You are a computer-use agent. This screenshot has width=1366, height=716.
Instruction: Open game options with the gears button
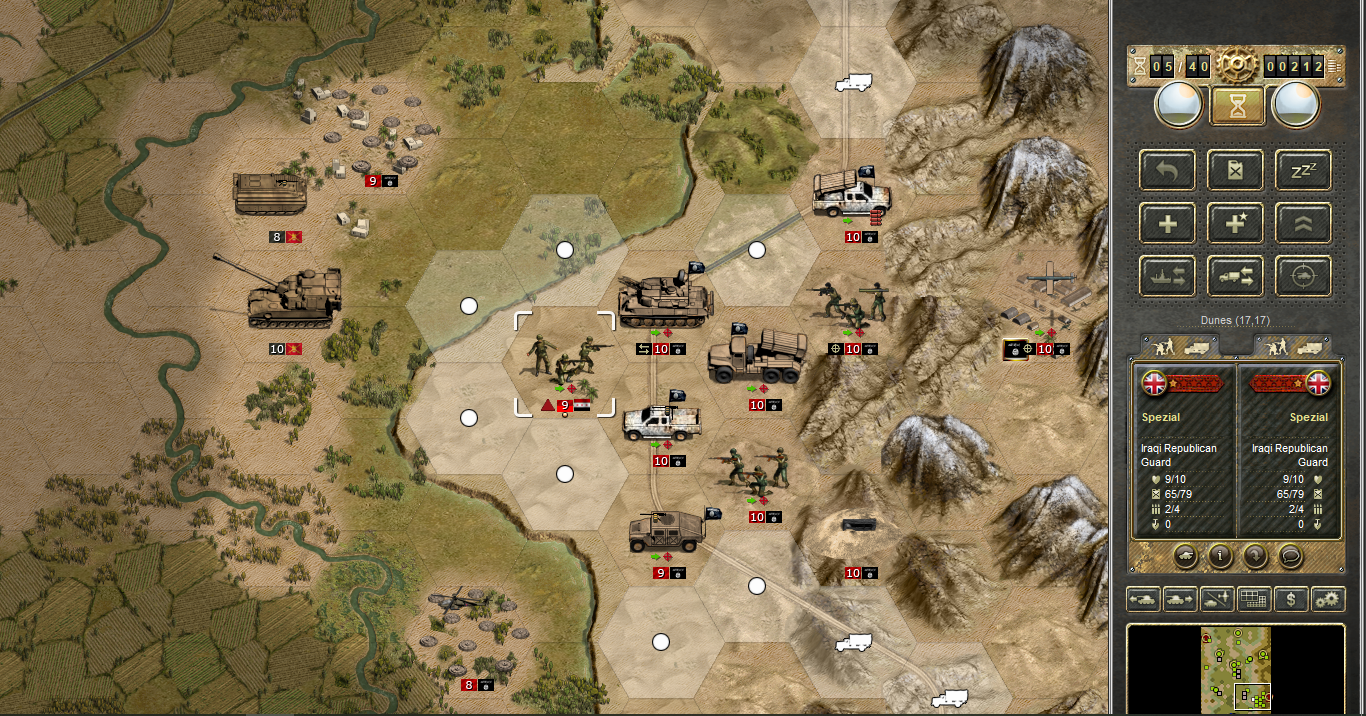tap(1328, 599)
